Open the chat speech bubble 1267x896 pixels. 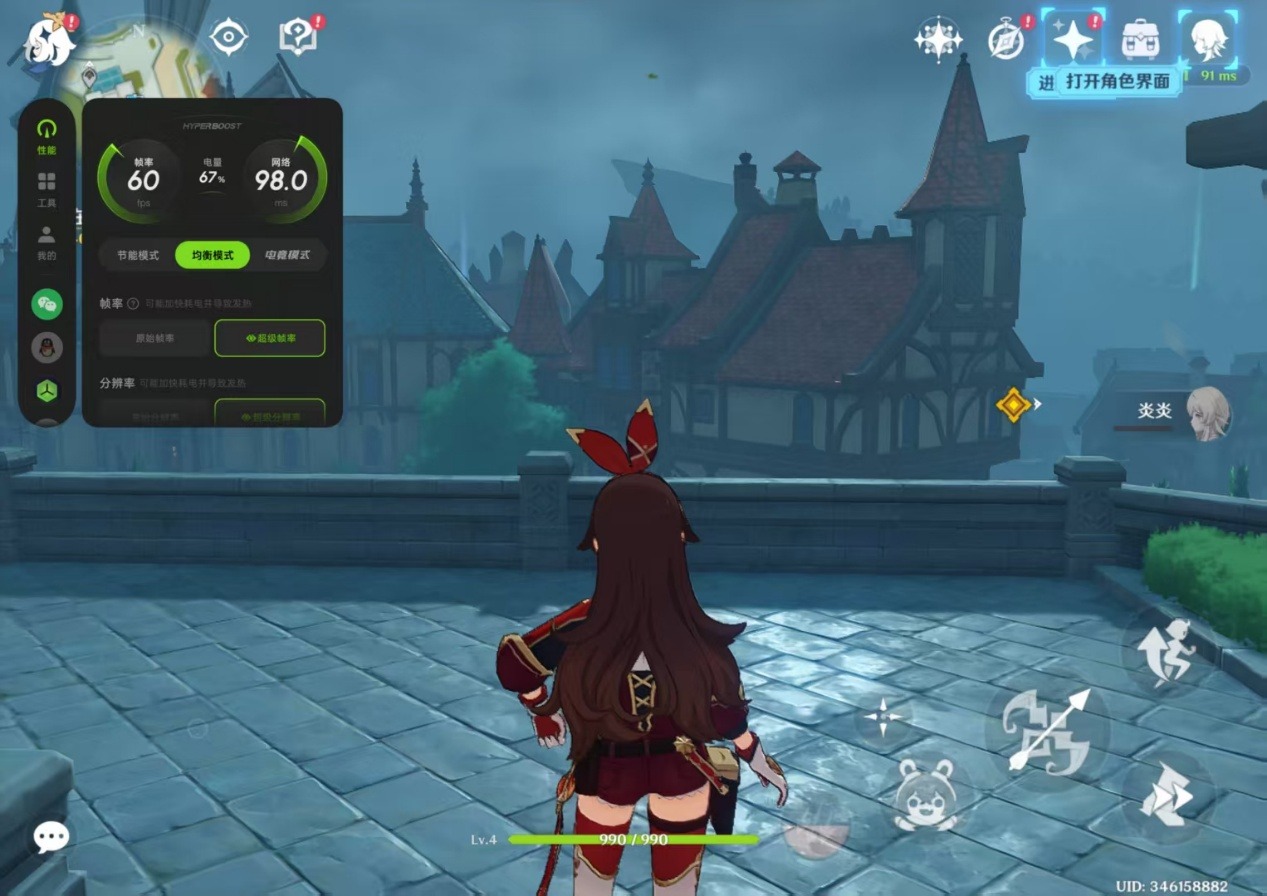[50, 837]
